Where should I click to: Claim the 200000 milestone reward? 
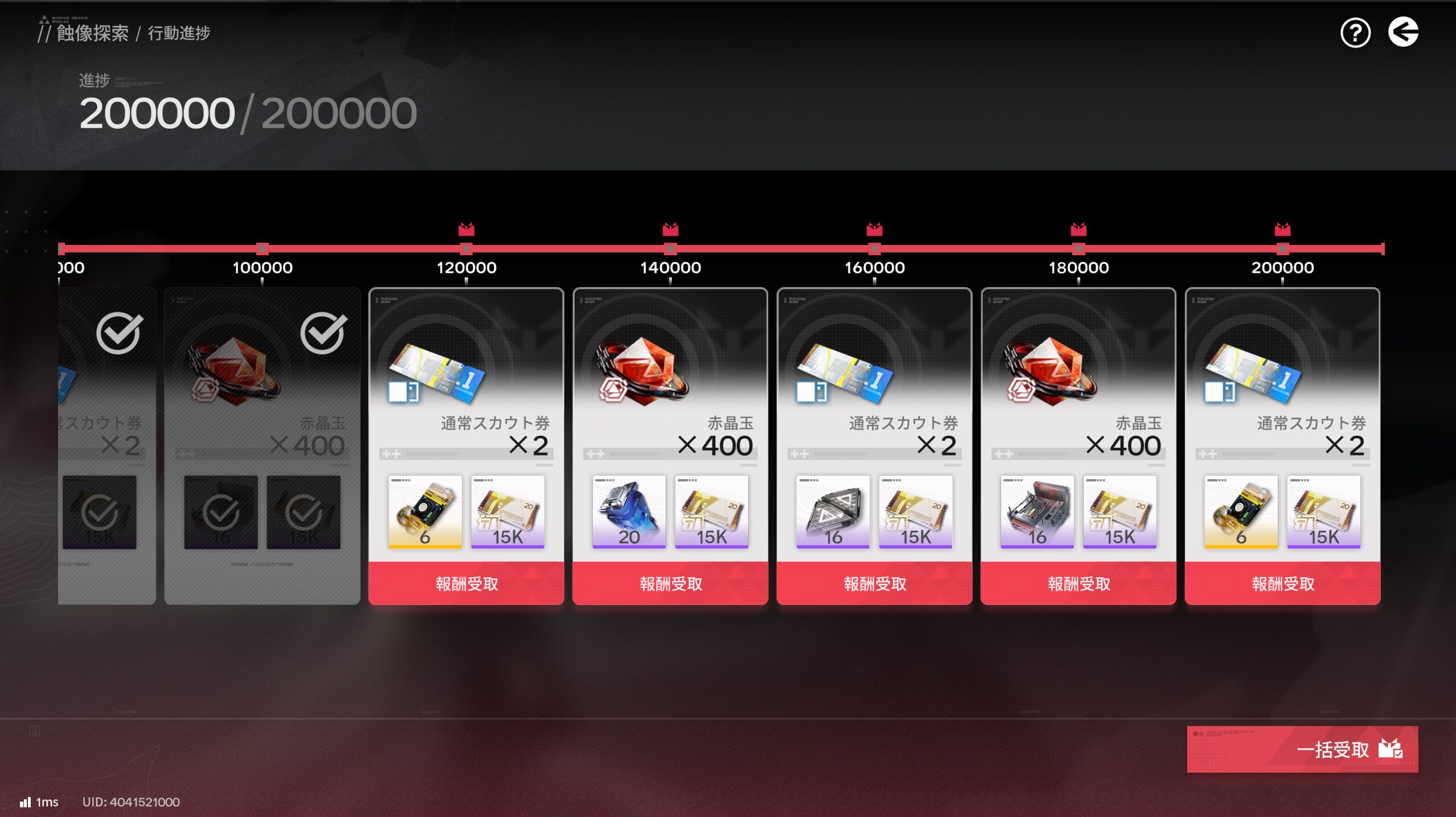click(x=1282, y=583)
